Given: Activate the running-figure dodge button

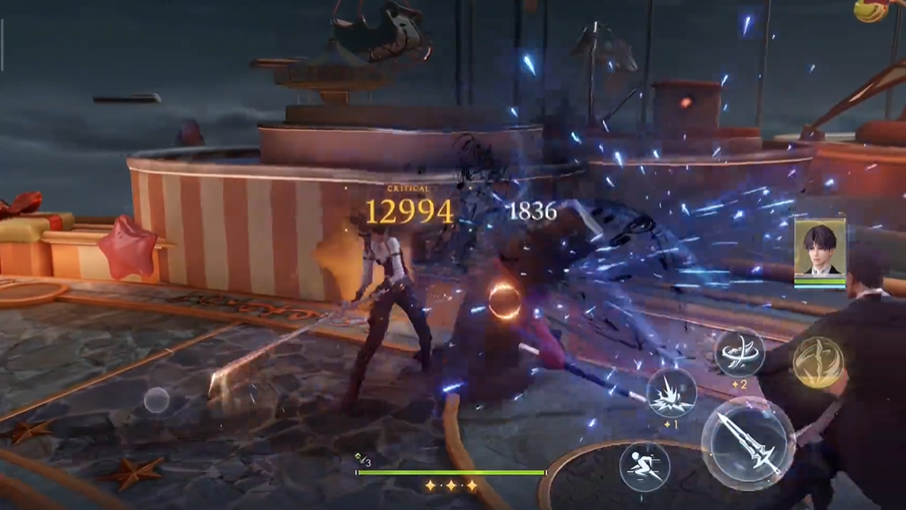Looking at the screenshot, I should [x=644, y=466].
